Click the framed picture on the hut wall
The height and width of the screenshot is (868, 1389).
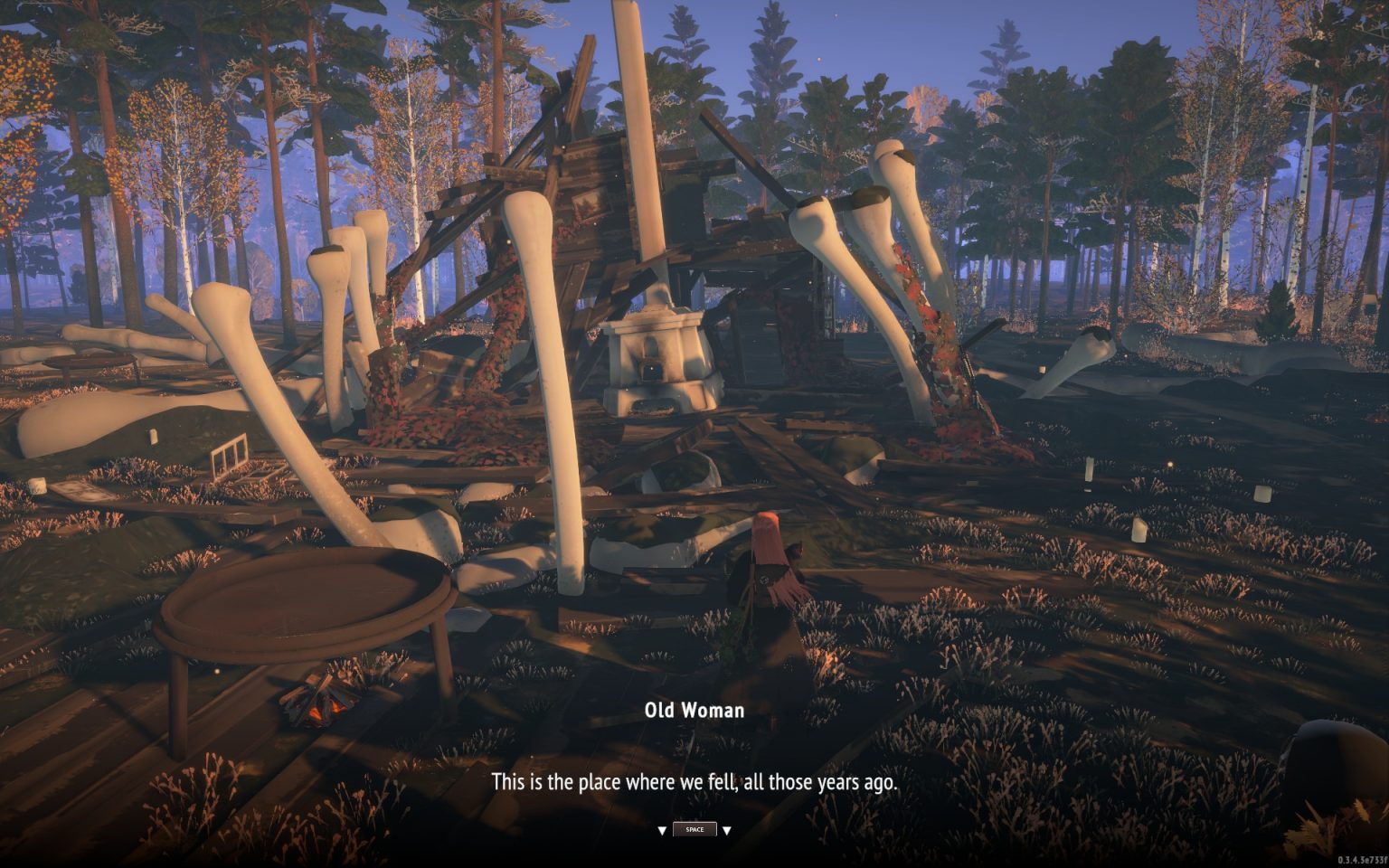tap(592, 205)
